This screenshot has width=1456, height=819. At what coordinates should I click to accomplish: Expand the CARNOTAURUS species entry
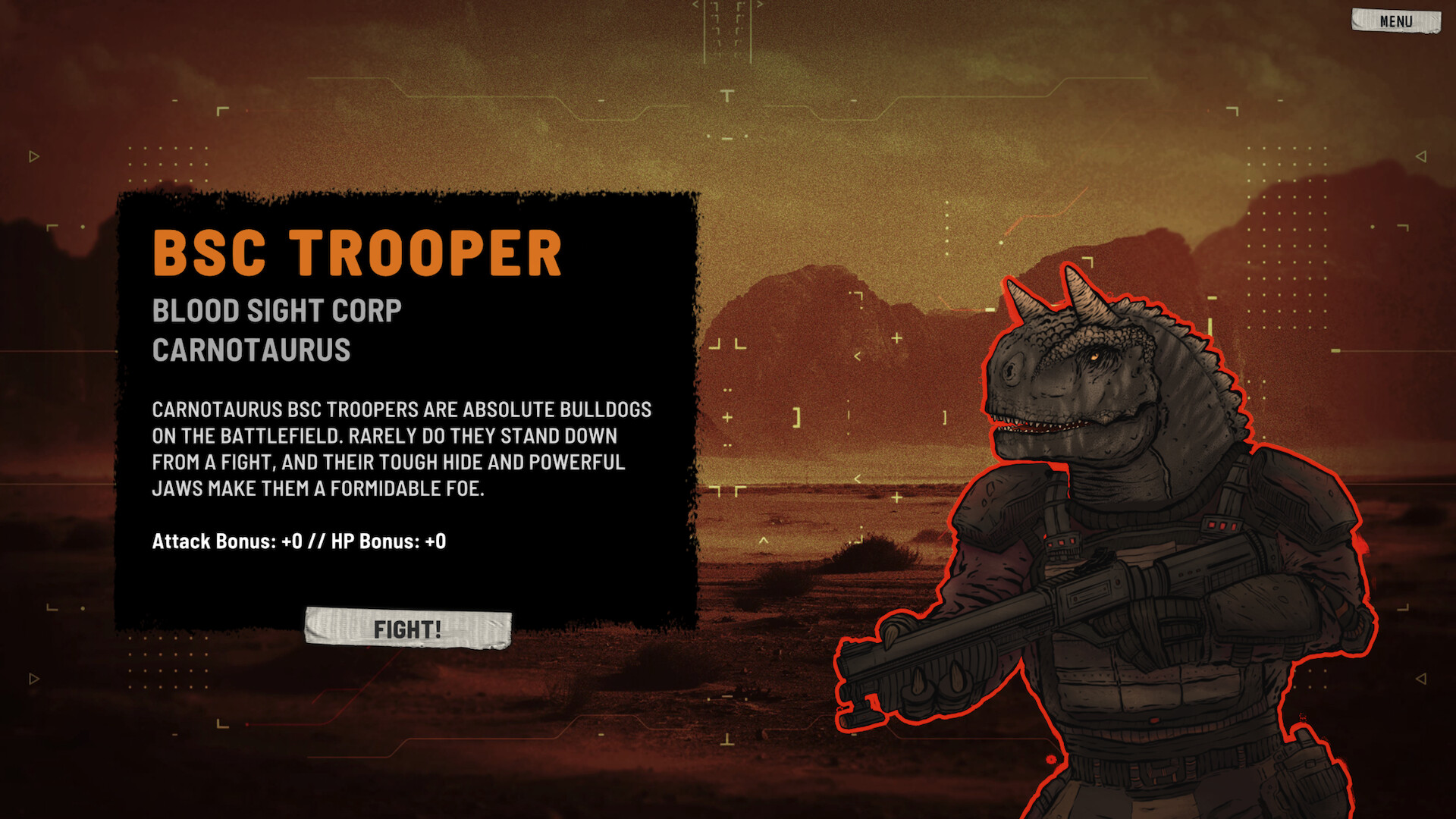[x=250, y=350]
